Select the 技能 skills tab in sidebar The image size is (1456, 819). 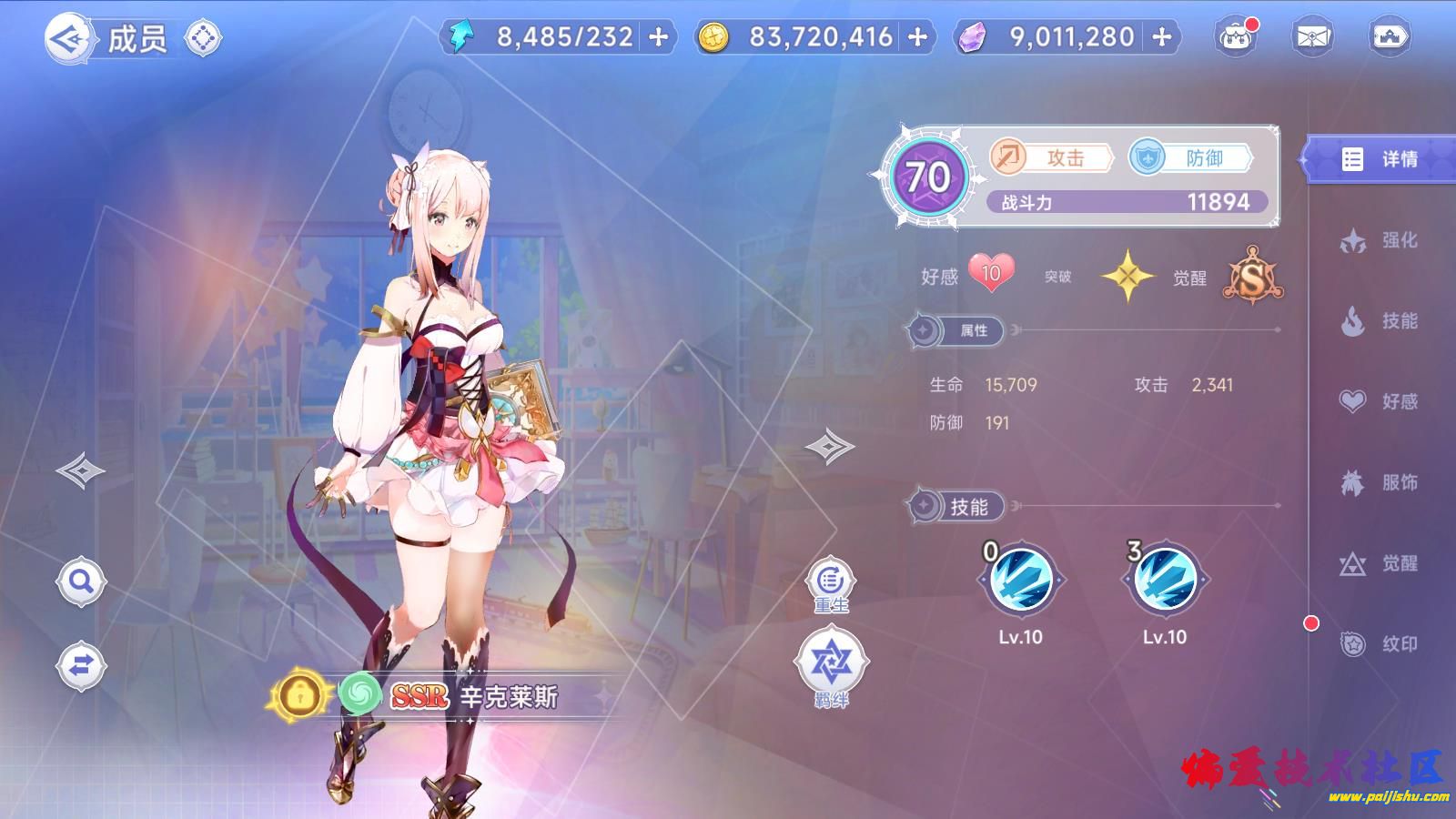coord(1380,320)
